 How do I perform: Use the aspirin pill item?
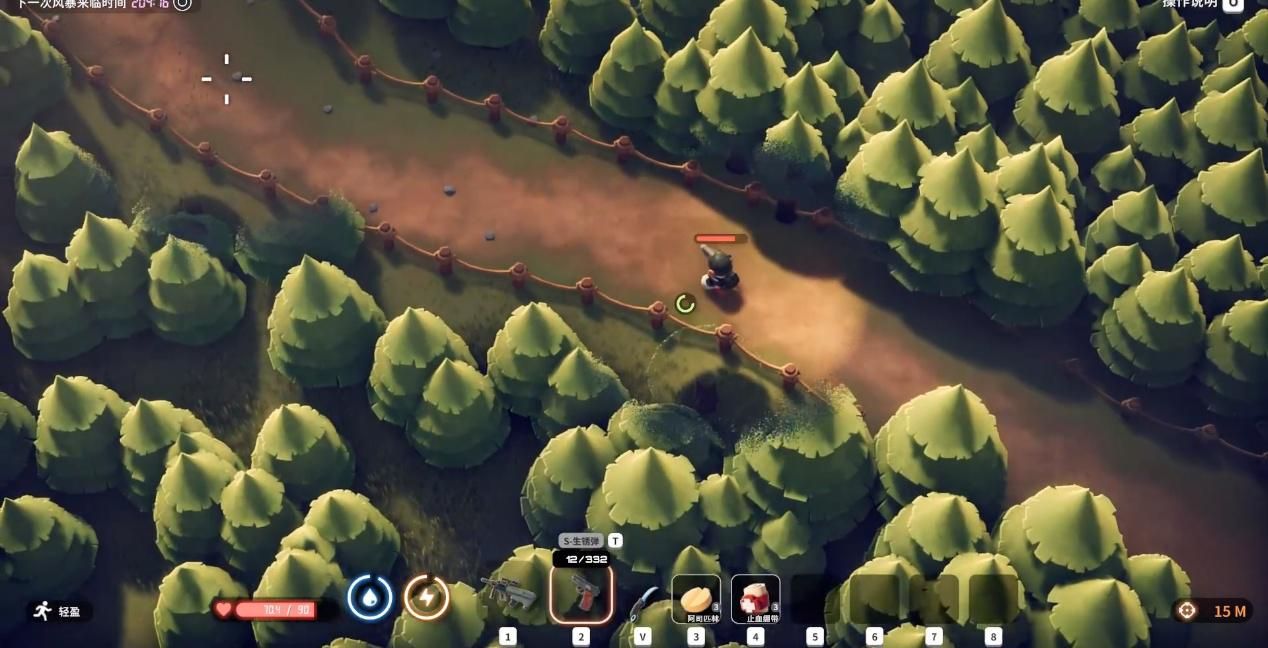point(695,598)
